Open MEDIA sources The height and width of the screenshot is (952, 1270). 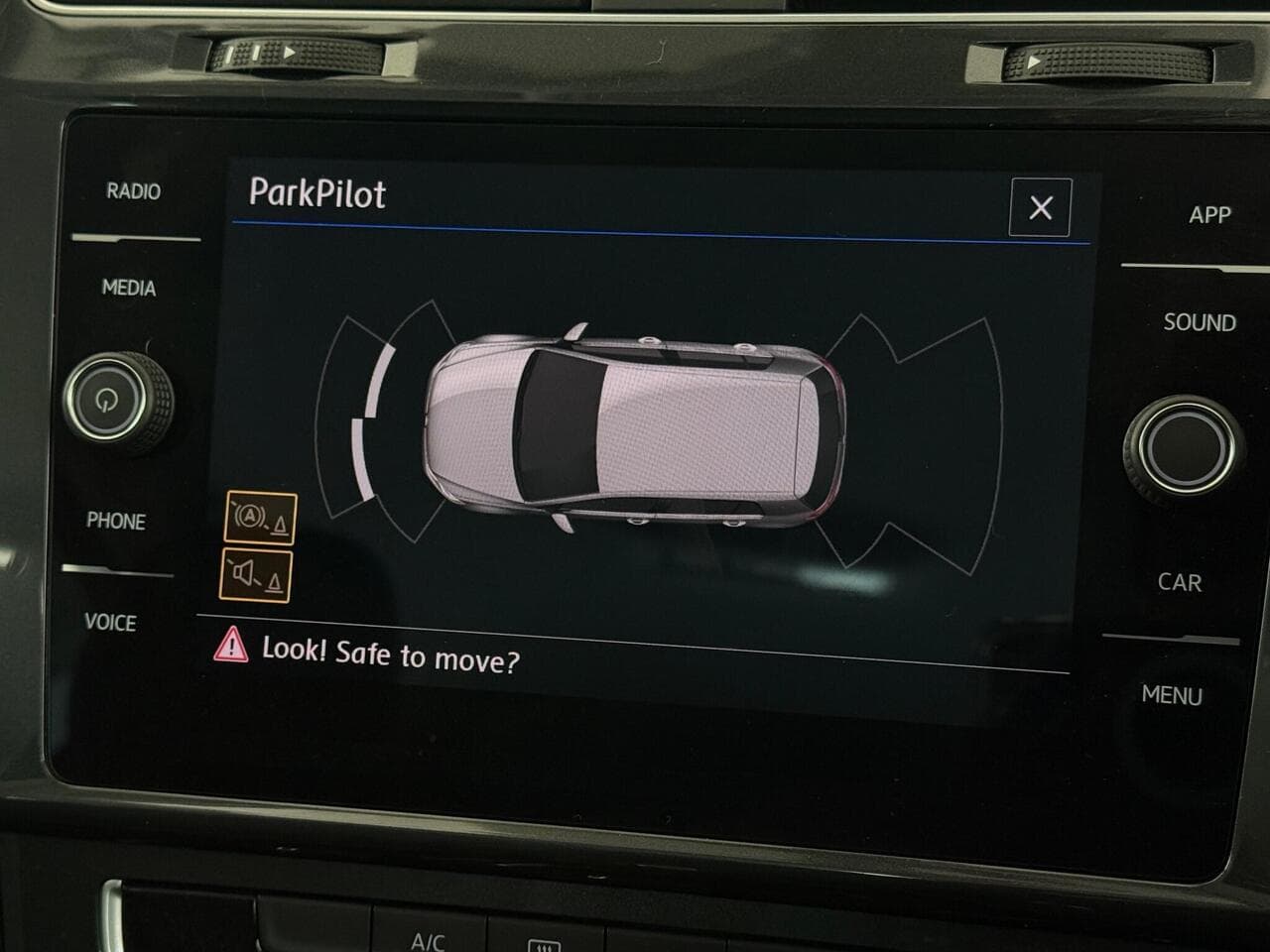click(x=127, y=288)
